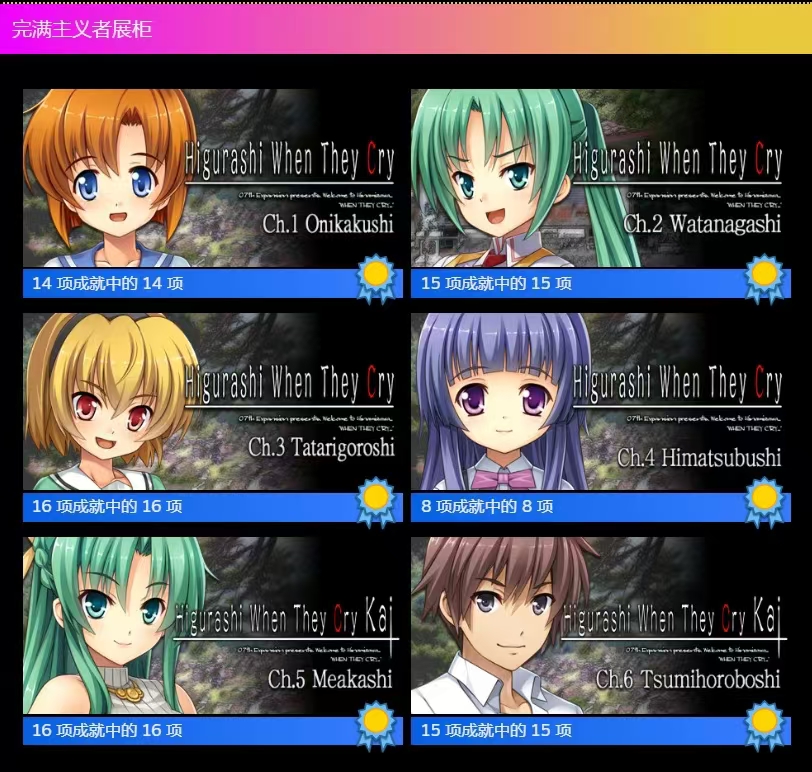The width and height of the screenshot is (812, 772).
Task: Click the 14 of 14 achievements bar
Action: 190,283
